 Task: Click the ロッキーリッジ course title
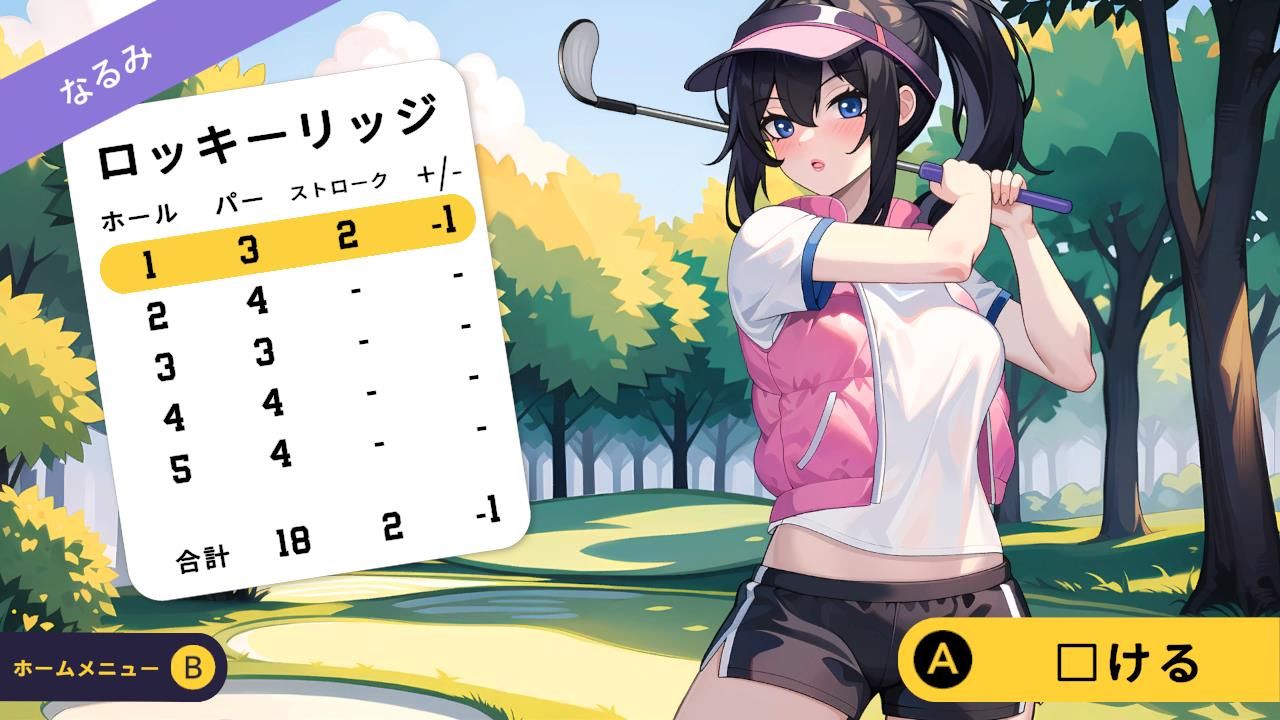click(x=270, y=130)
